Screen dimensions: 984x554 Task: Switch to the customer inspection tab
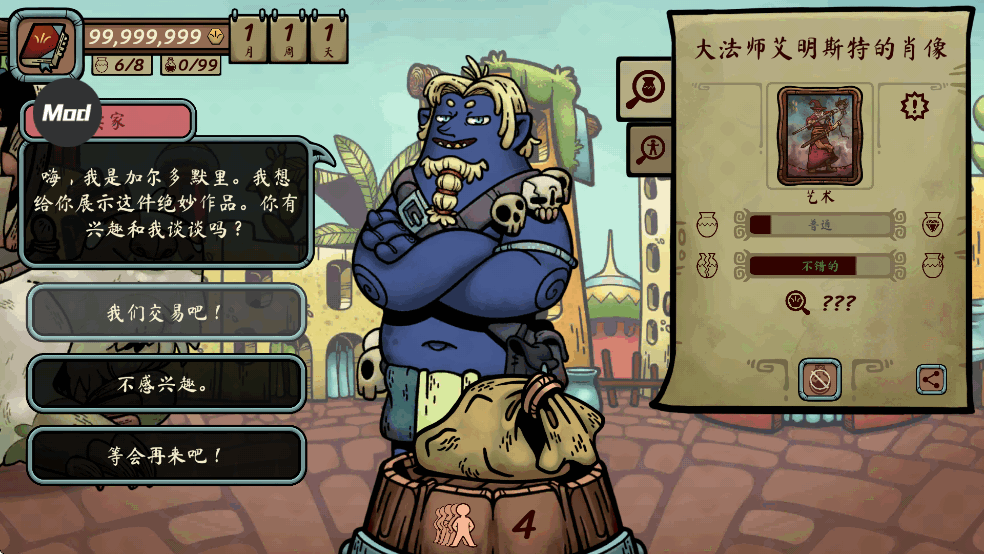point(650,149)
